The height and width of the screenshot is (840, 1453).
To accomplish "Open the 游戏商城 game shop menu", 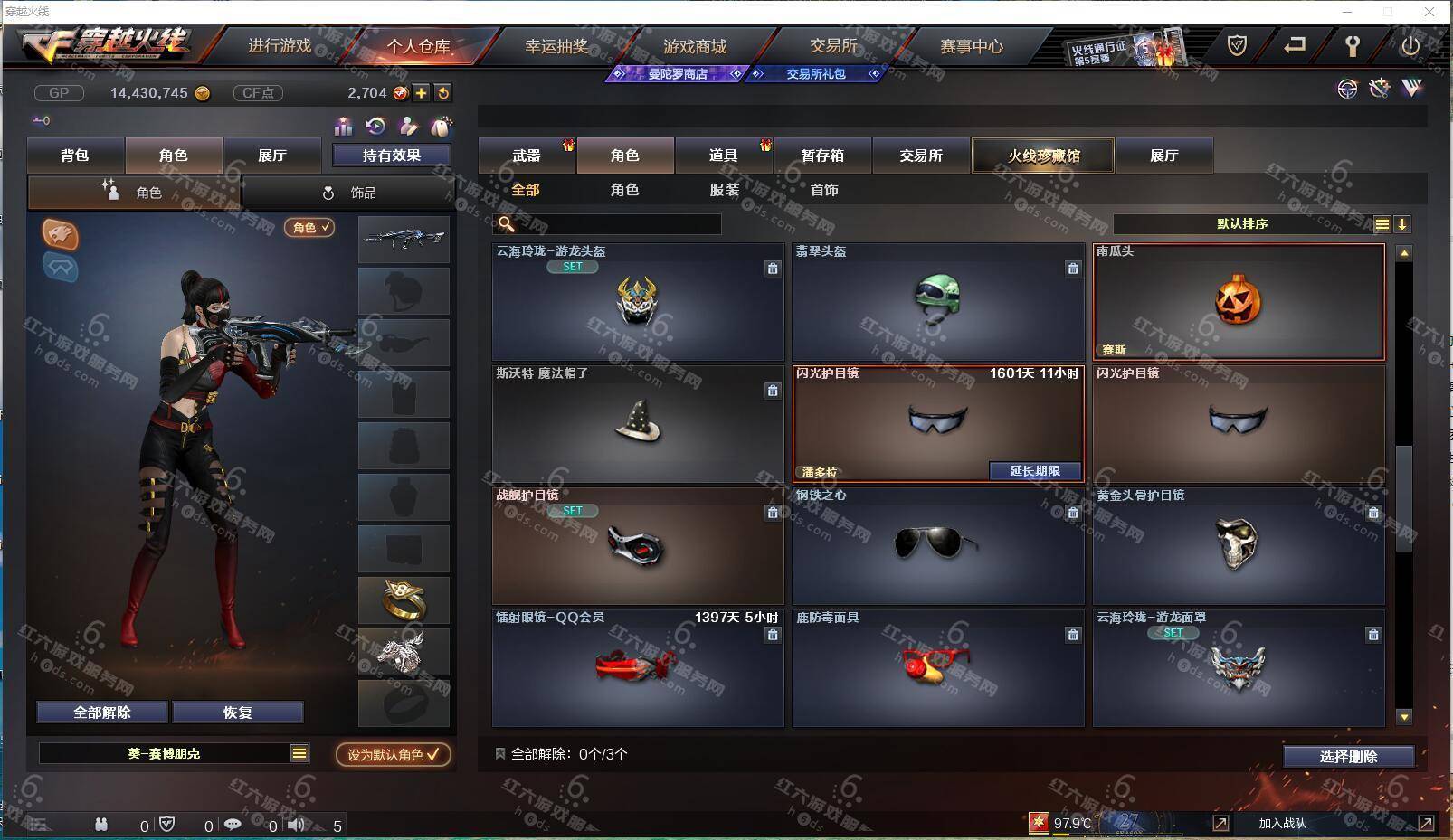I will [694, 46].
